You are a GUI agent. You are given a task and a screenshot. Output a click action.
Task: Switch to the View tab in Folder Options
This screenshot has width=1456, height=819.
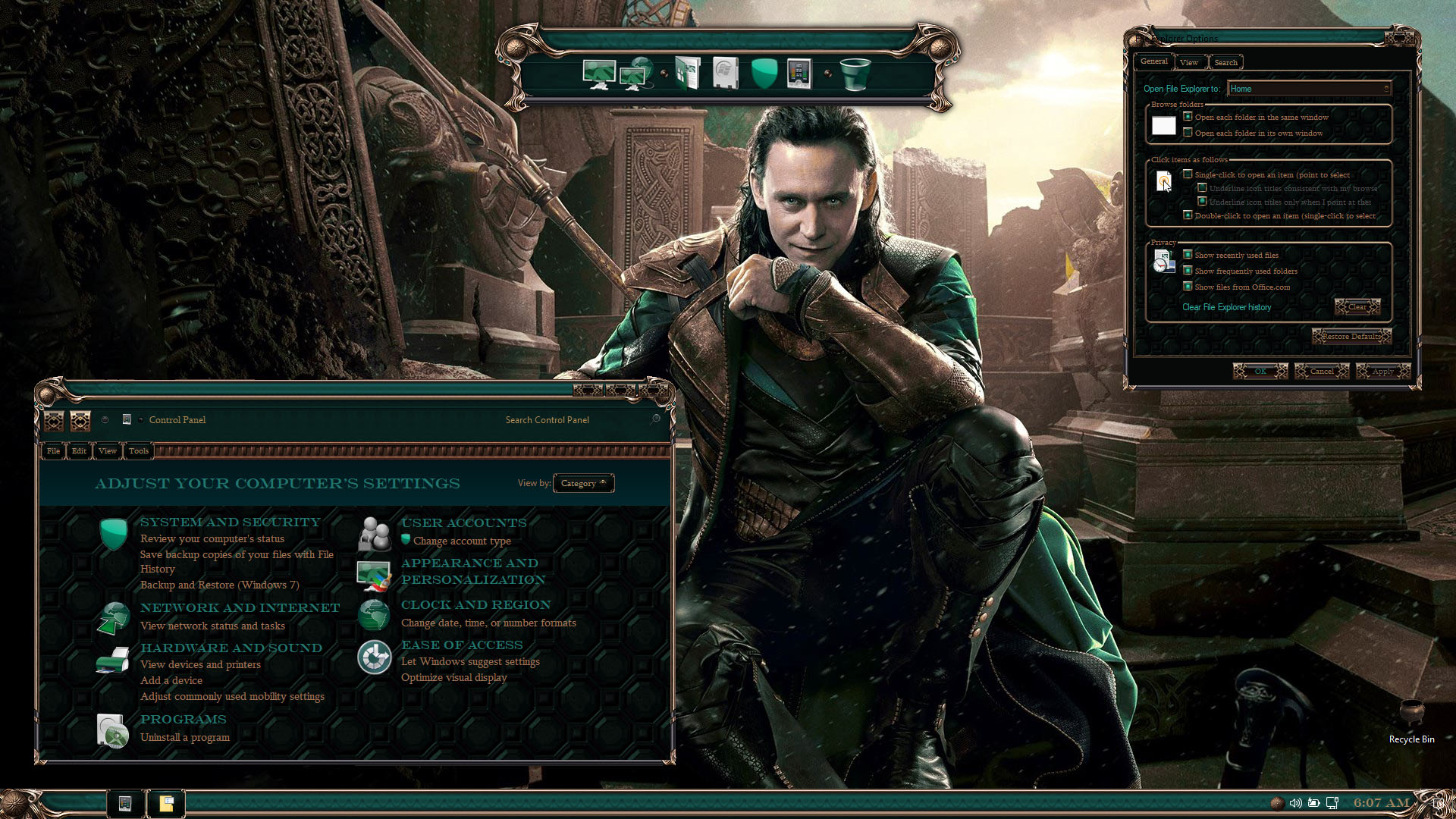(1188, 62)
